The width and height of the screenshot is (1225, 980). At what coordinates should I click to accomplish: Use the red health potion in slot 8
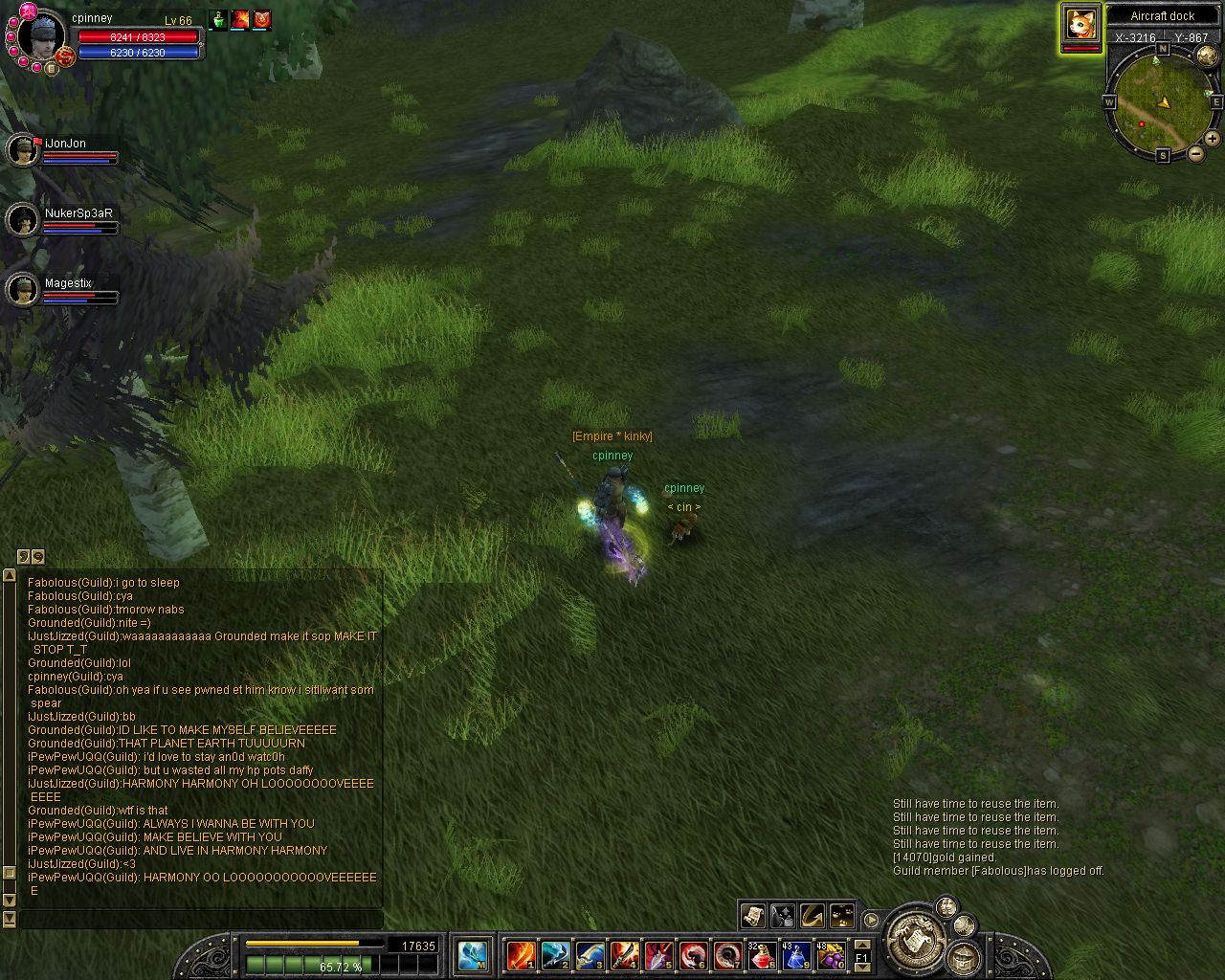click(762, 954)
